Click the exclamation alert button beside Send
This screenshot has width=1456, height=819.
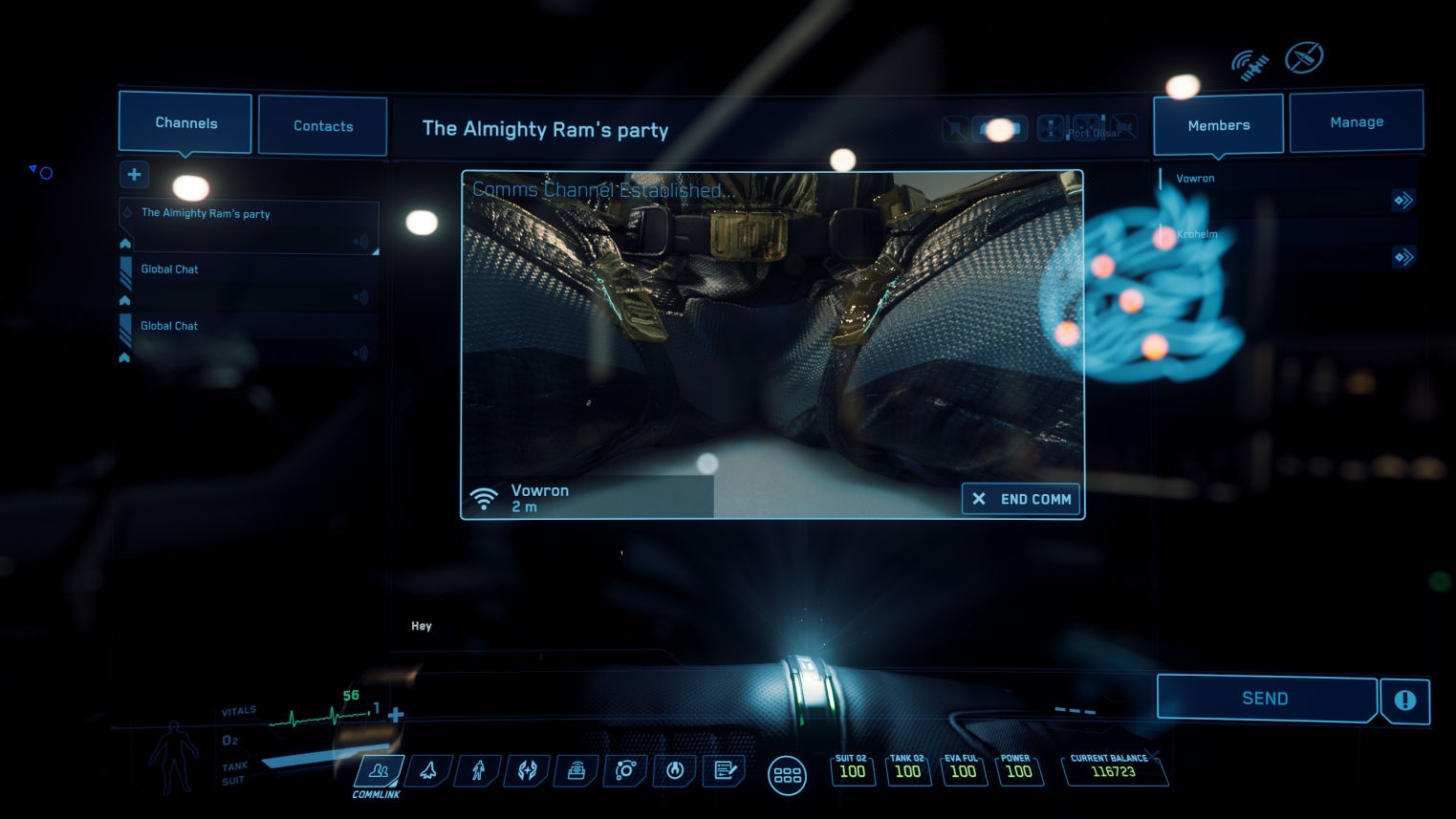click(x=1404, y=700)
